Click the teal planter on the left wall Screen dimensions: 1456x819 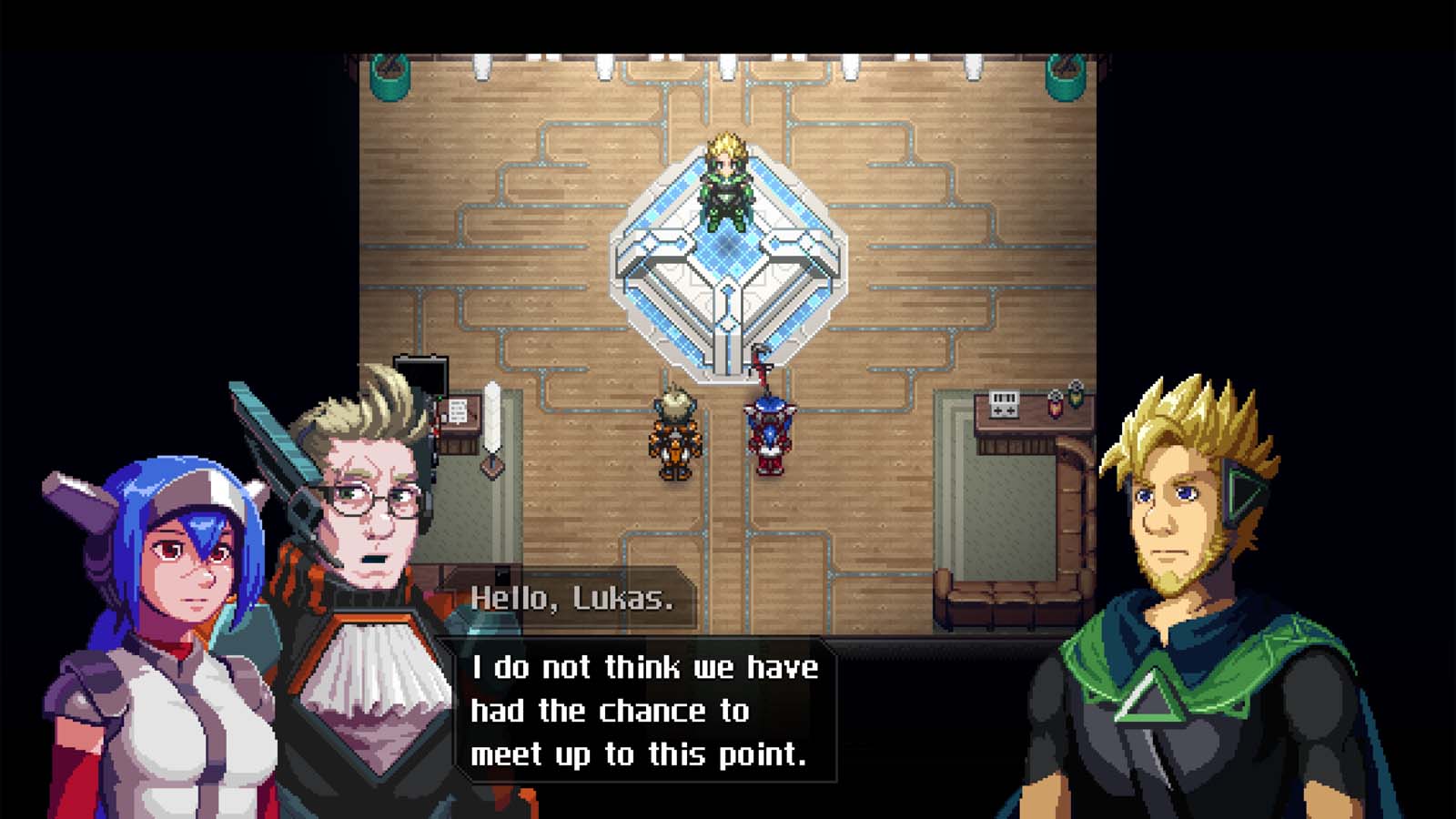(391, 77)
